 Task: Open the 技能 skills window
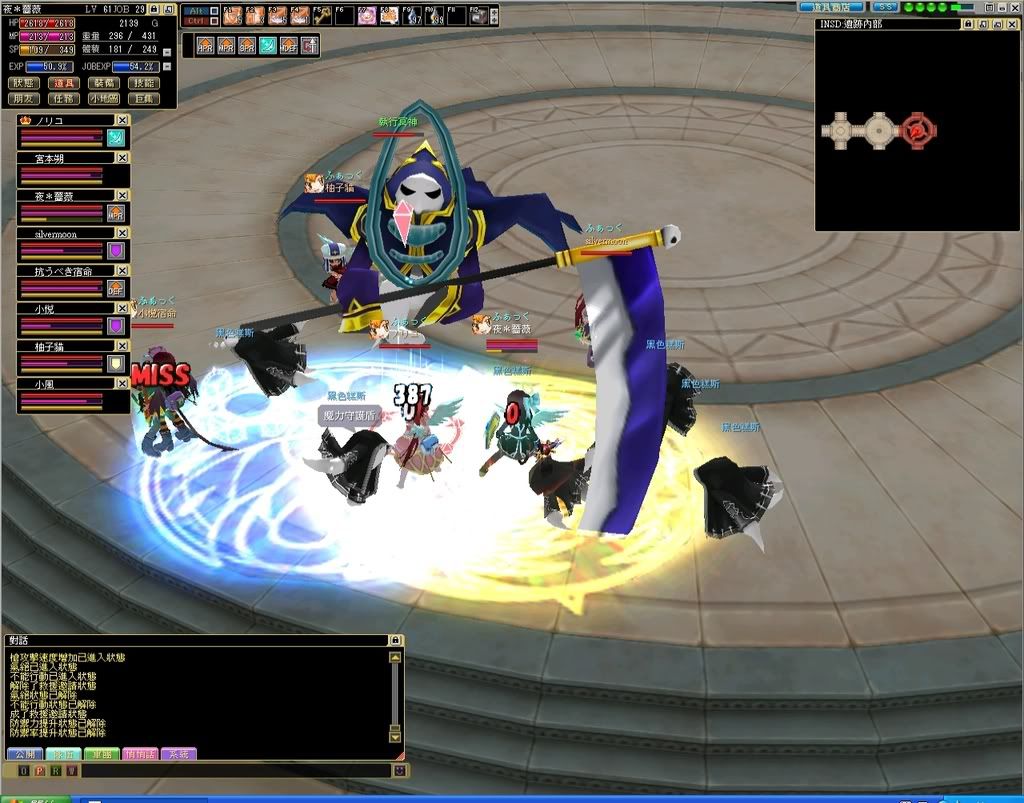pos(144,83)
